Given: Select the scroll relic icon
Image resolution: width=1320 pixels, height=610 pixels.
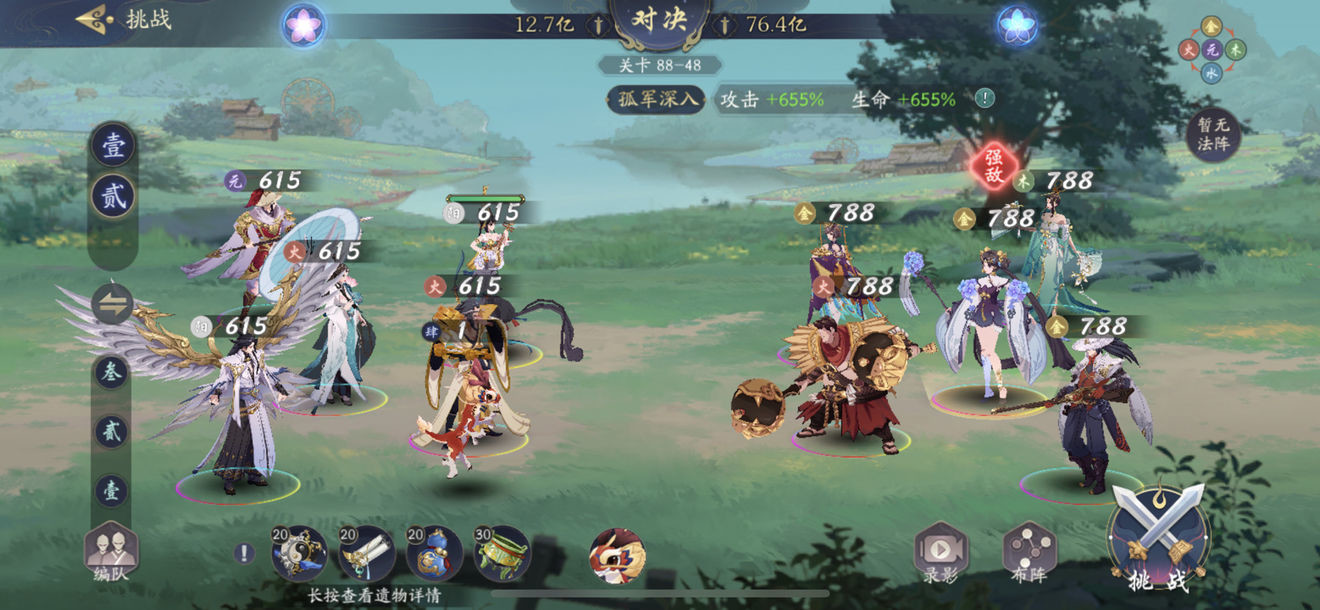Looking at the screenshot, I should coord(366,552).
